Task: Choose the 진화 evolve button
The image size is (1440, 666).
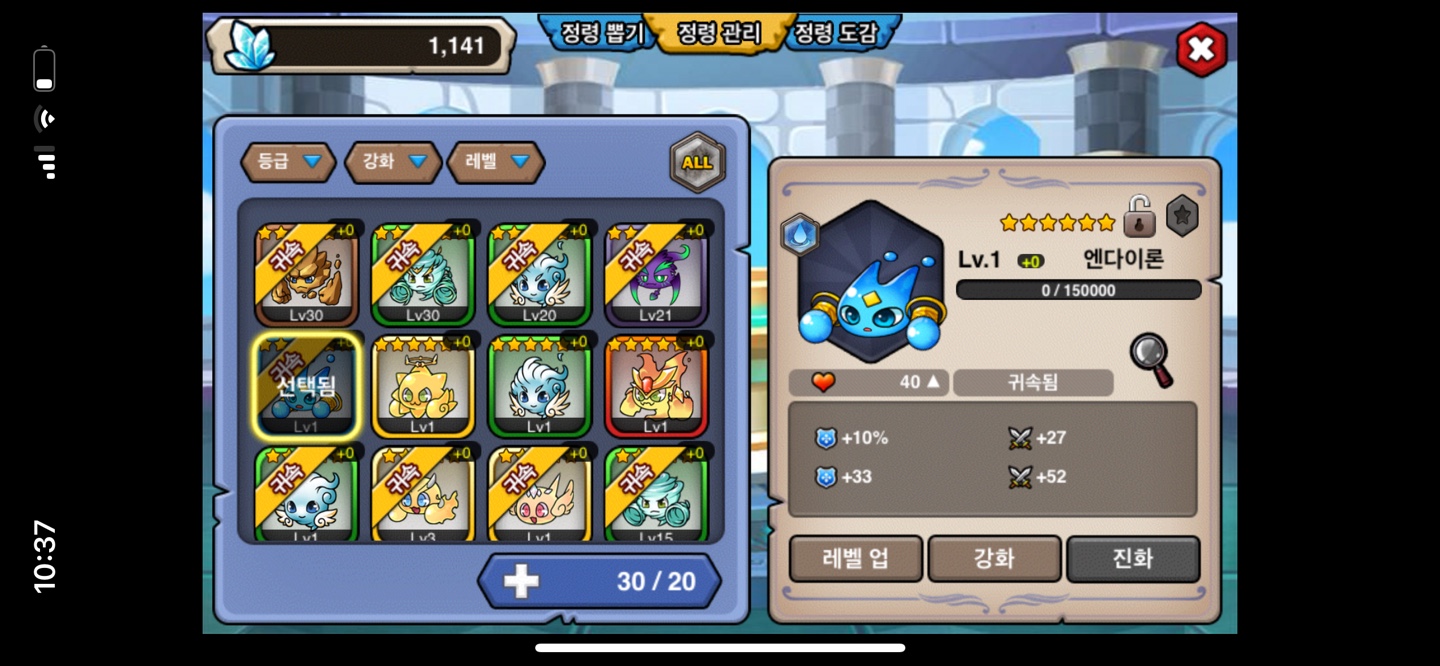Action: click(x=1133, y=558)
